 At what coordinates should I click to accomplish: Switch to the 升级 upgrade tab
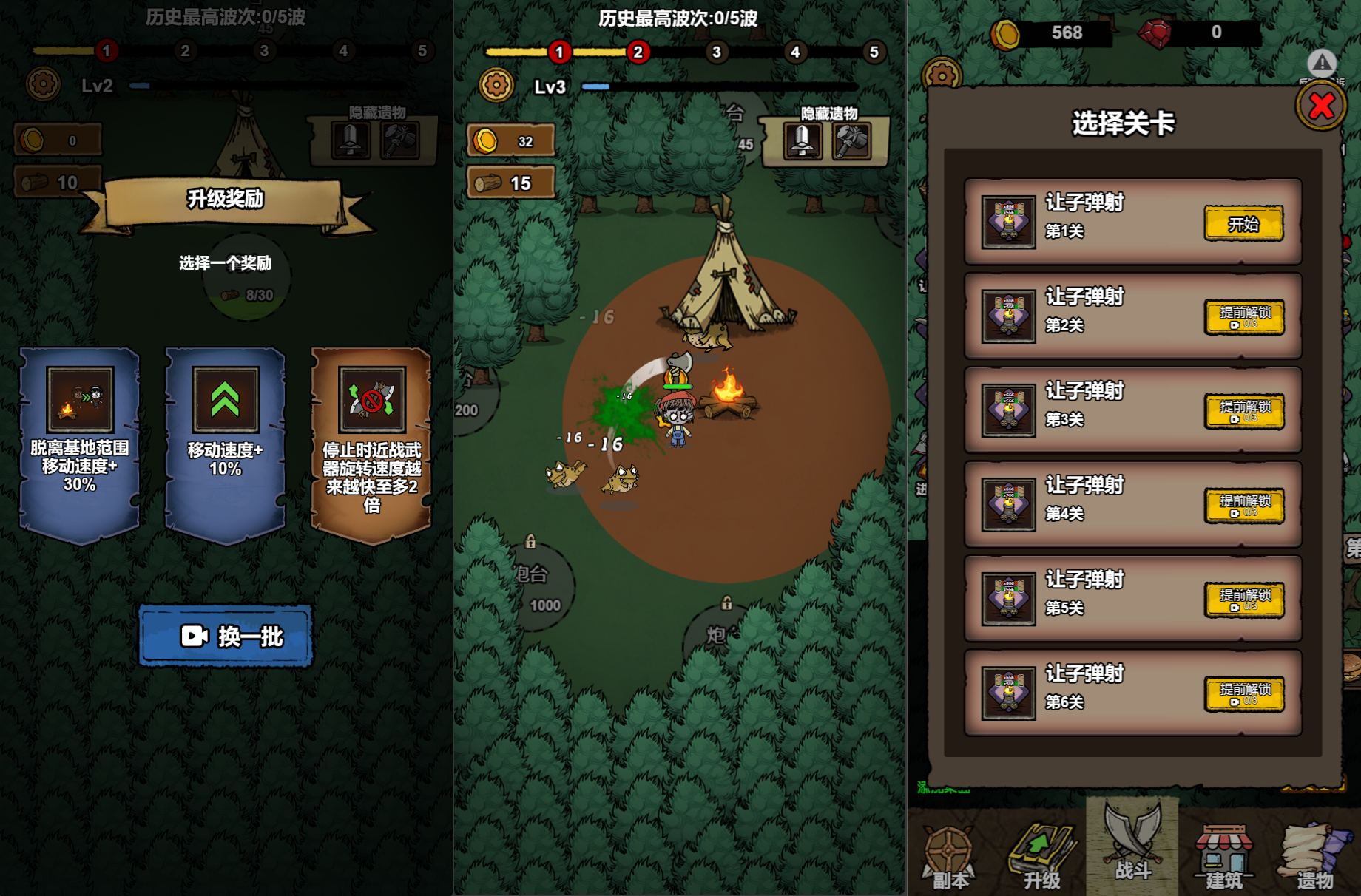click(x=1041, y=858)
